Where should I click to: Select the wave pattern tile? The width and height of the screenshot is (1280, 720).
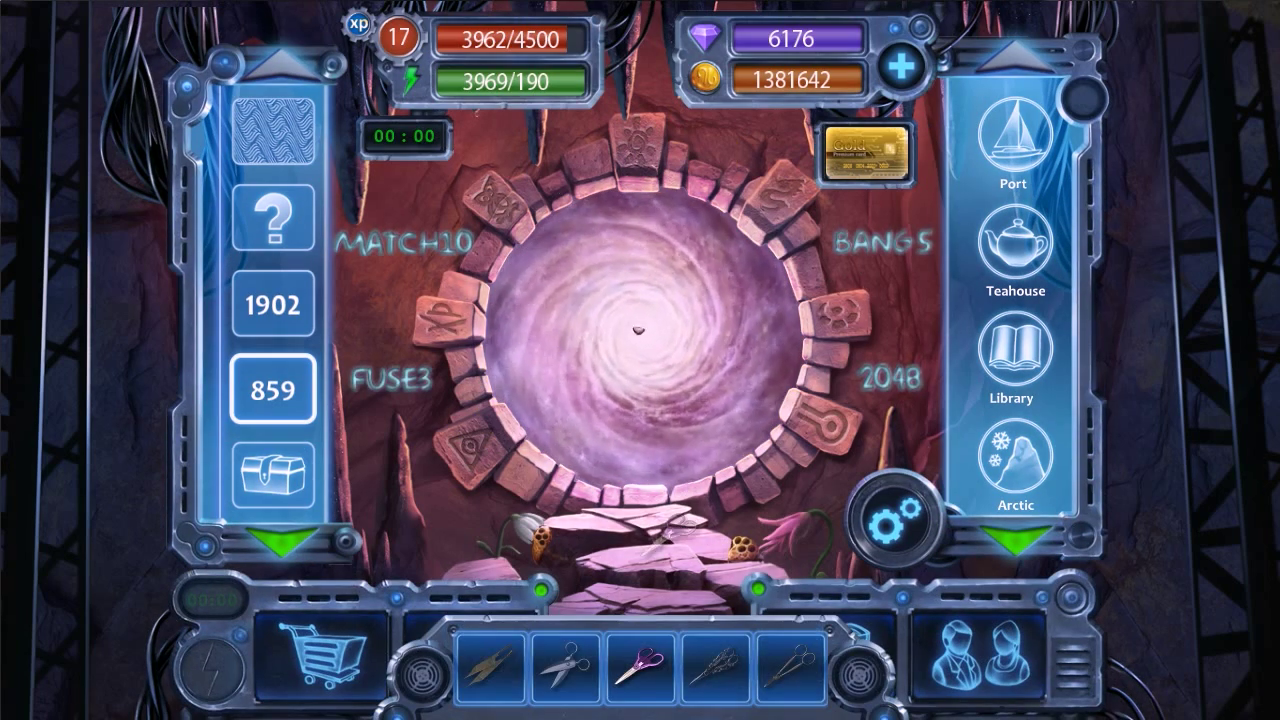pyautogui.click(x=273, y=132)
